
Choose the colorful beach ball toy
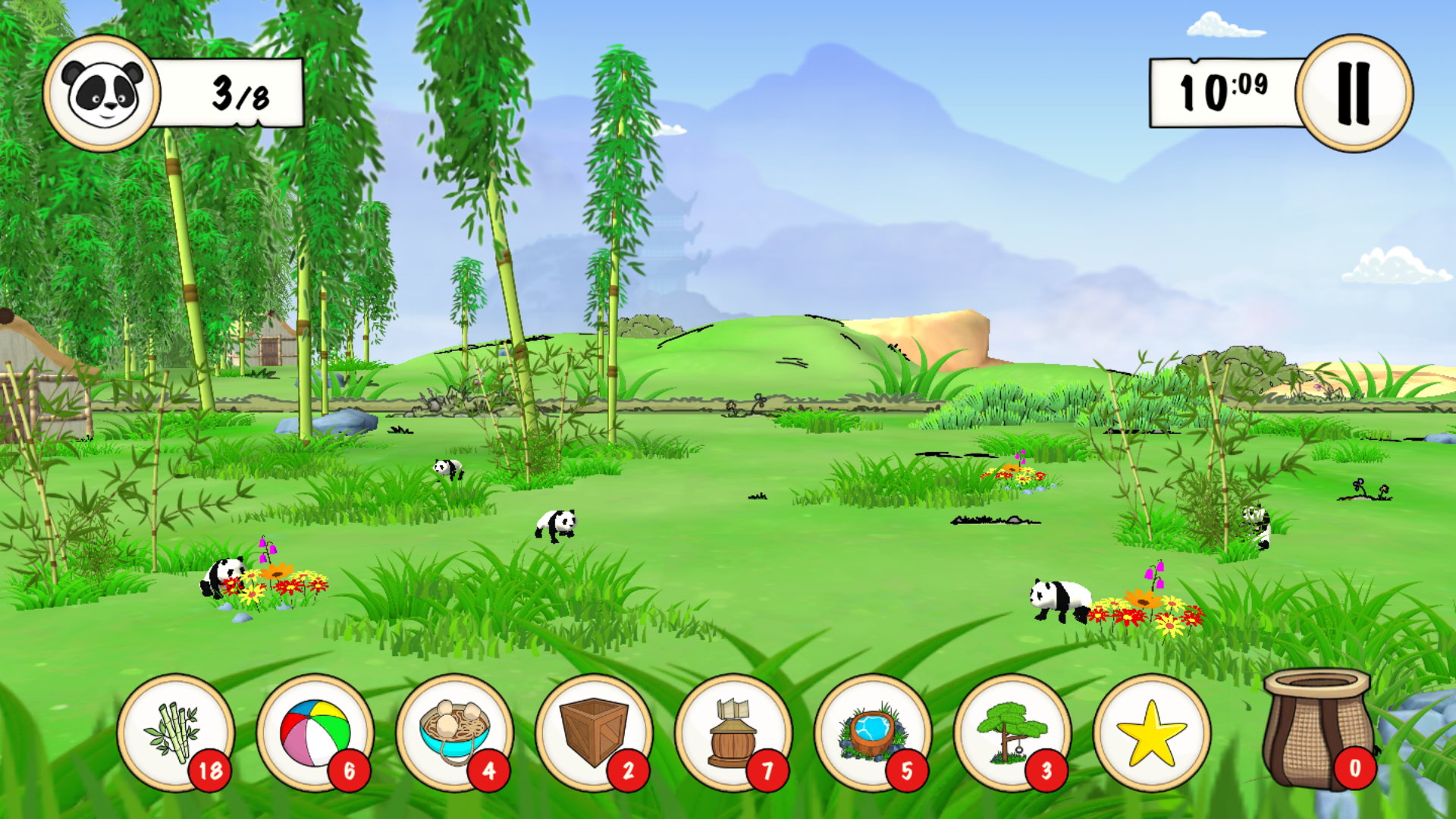(315, 733)
